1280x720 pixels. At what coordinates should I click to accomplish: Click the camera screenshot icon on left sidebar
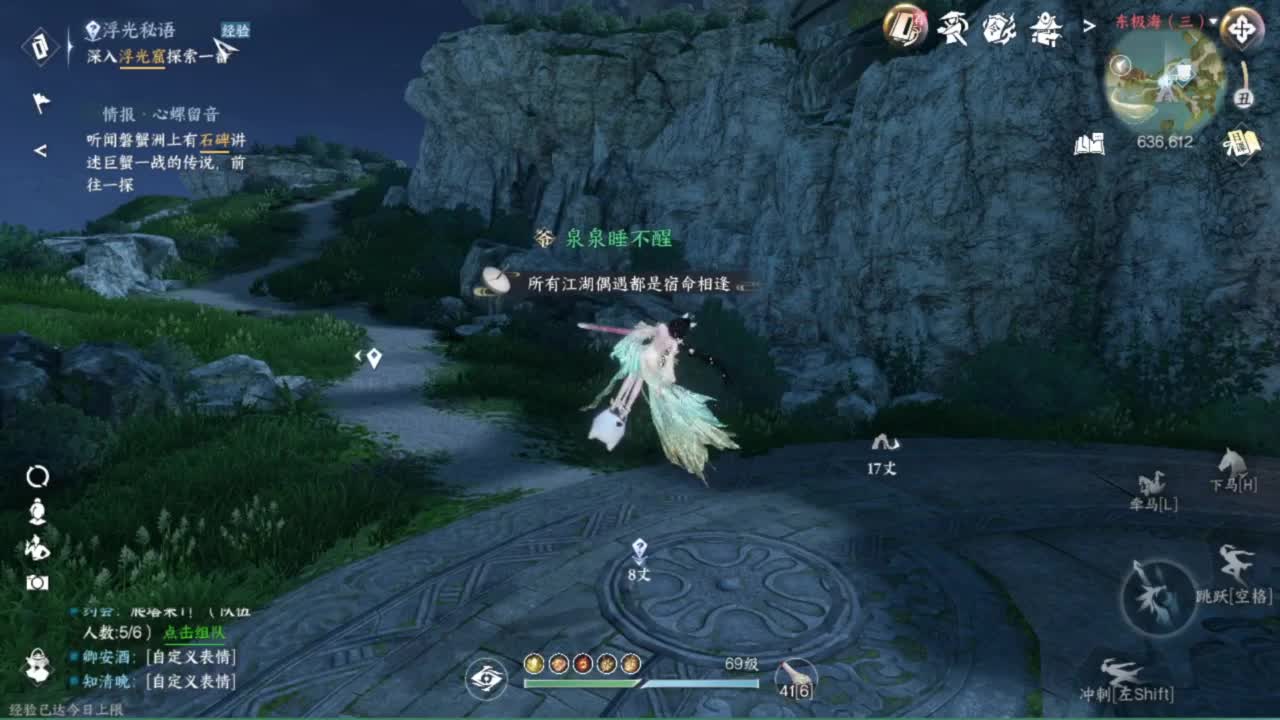pos(37,582)
